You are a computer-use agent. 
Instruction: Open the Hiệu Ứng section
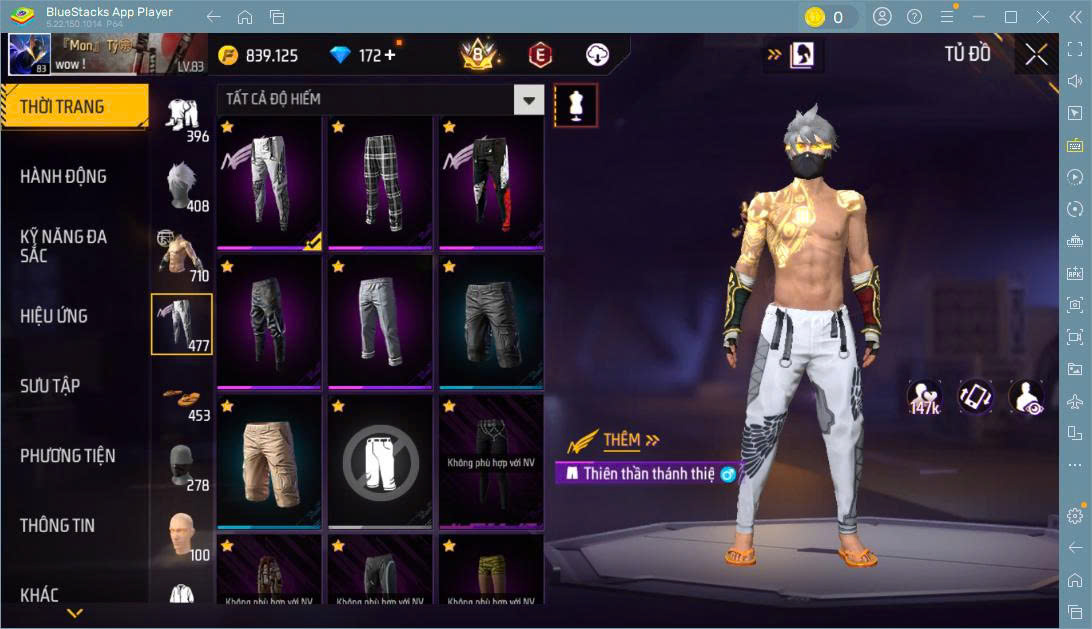click(x=54, y=316)
